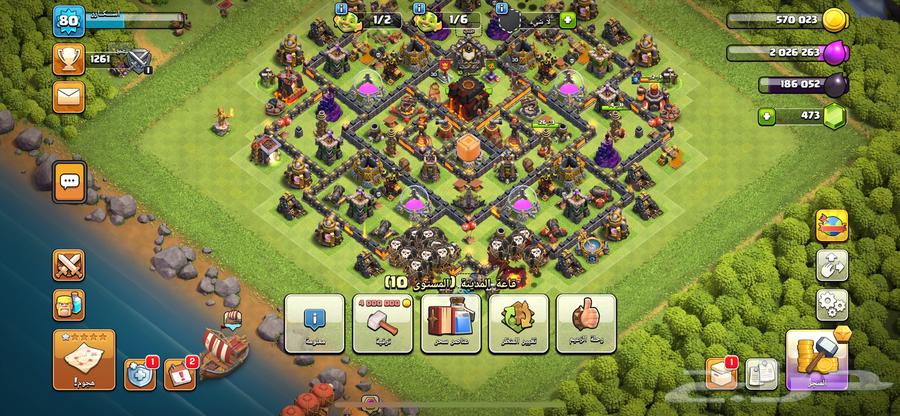Tap the blue info button for Town Hall
Image resolution: width=900 pixels, height=416 pixels.
(315, 324)
